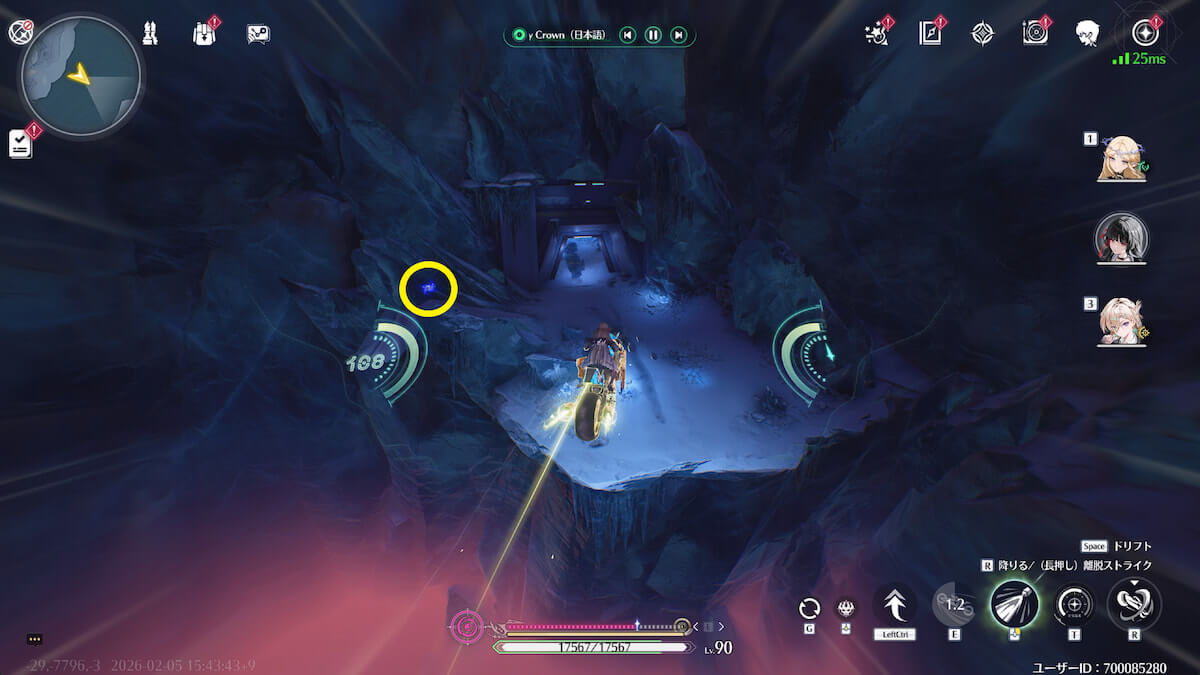Activate the upward arrow boost ability

894,604
